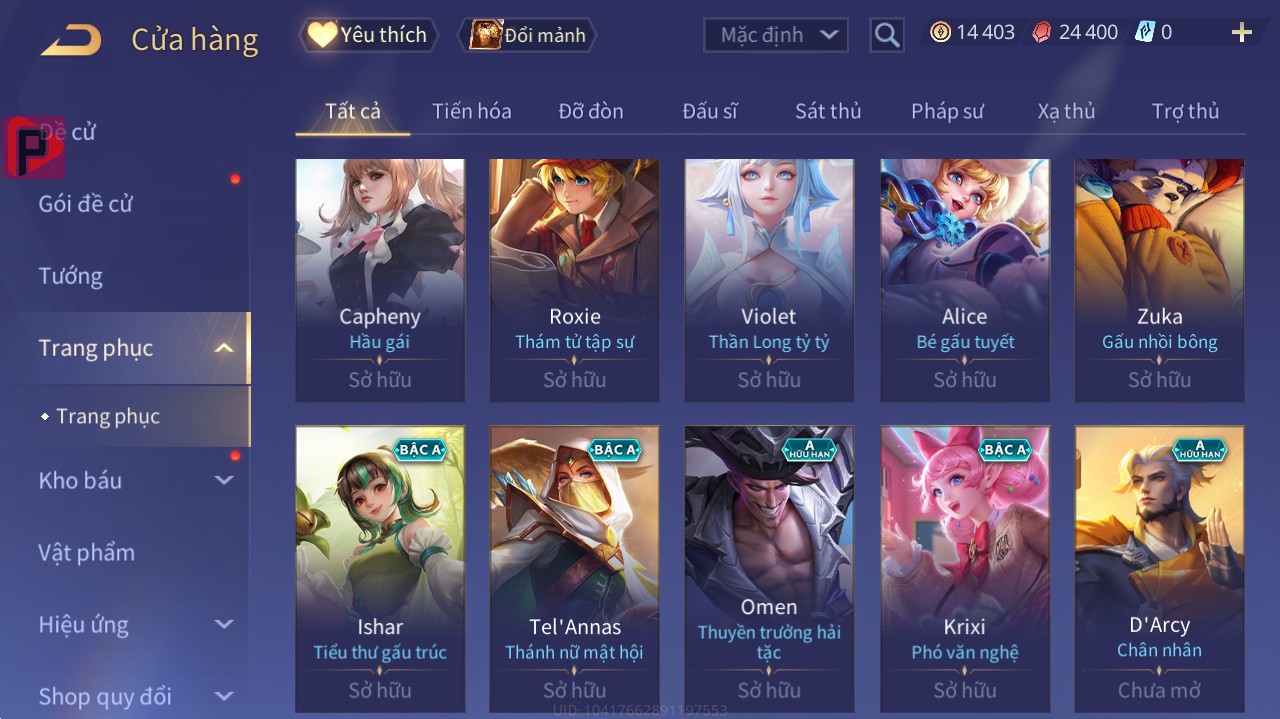Click the magnifying glass search button
The width and height of the screenshot is (1280, 719).
887,35
